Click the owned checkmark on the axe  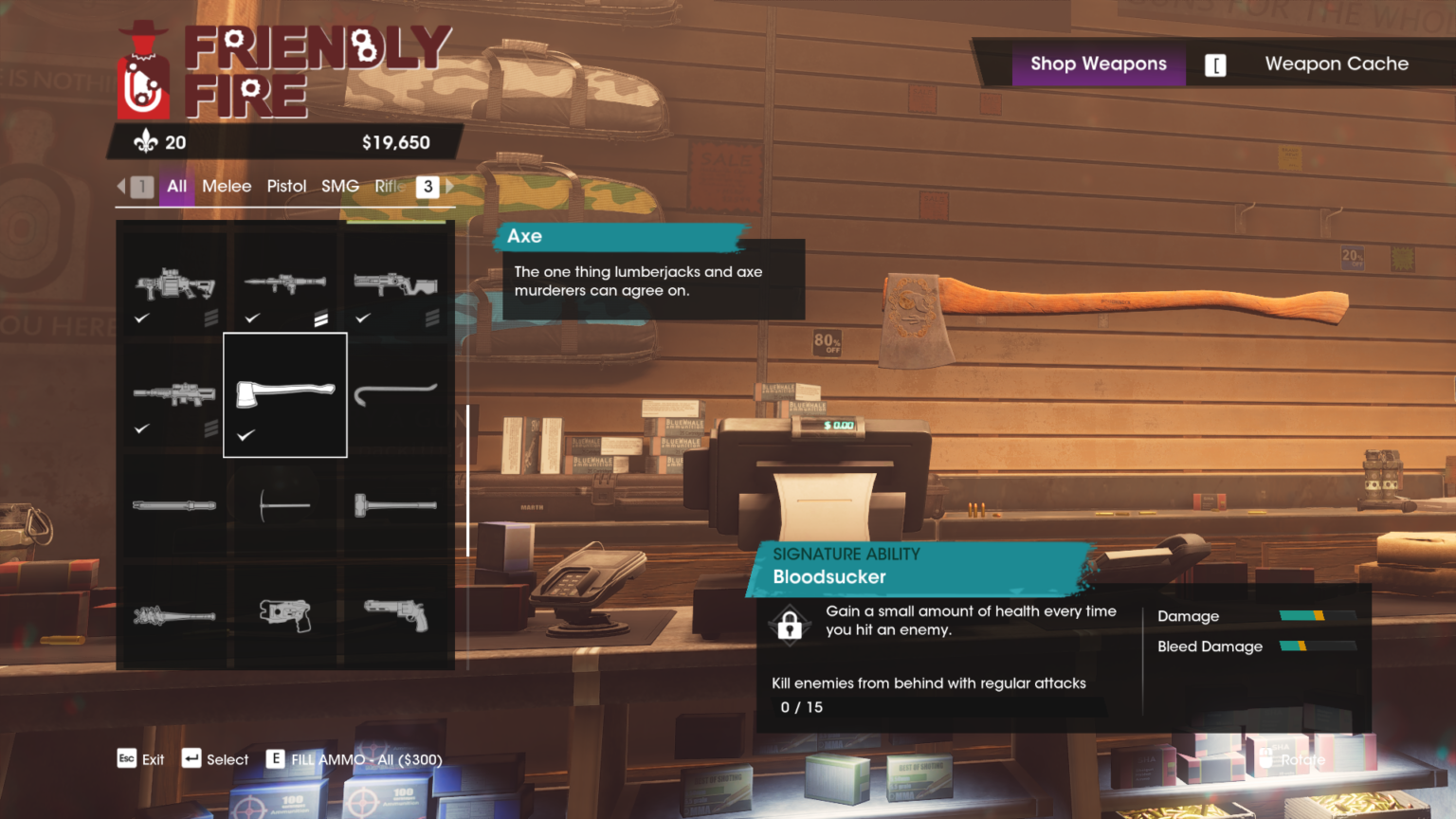coord(245,436)
